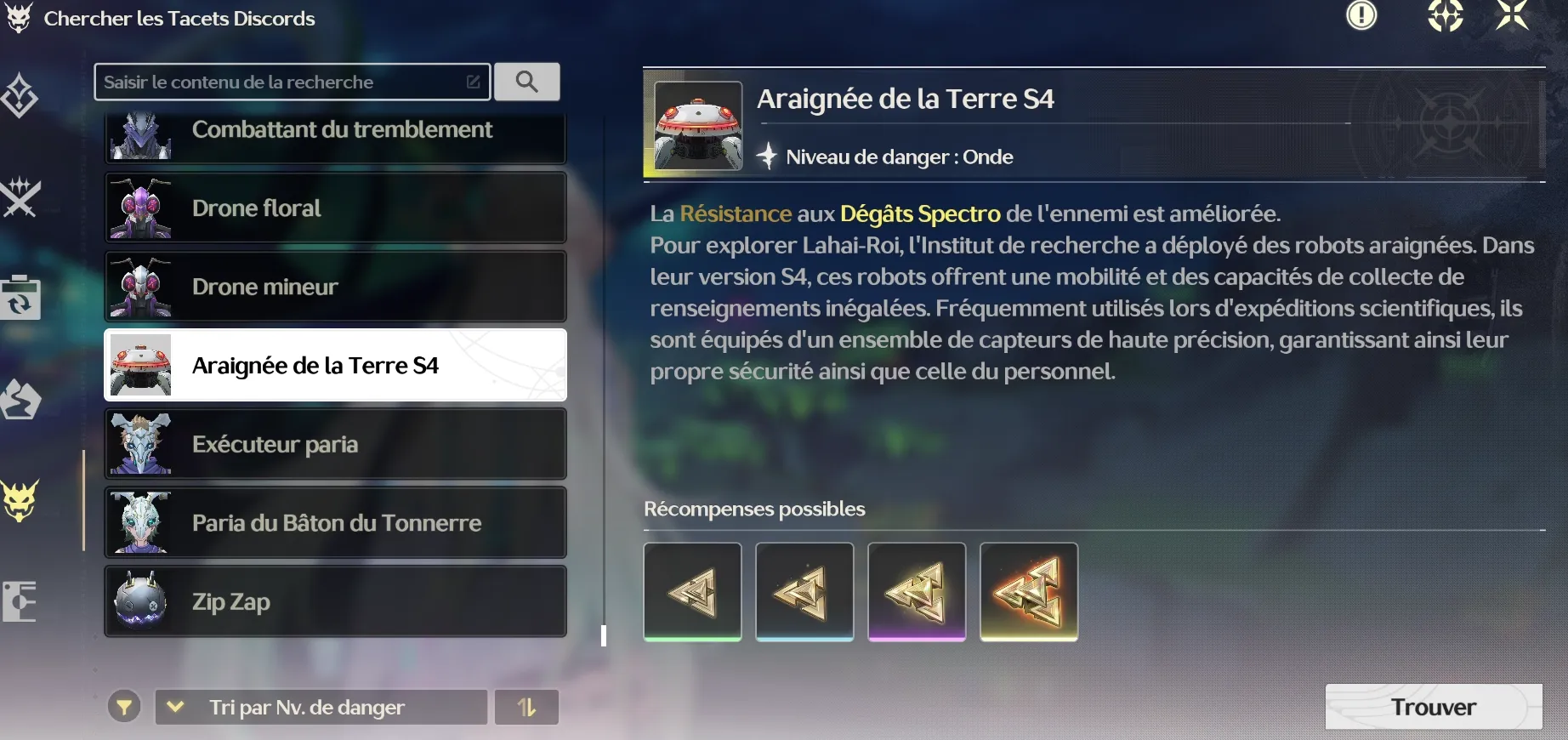1568x740 pixels.
Task: Inspect the gold-rarity reward item
Action: coord(1029,592)
